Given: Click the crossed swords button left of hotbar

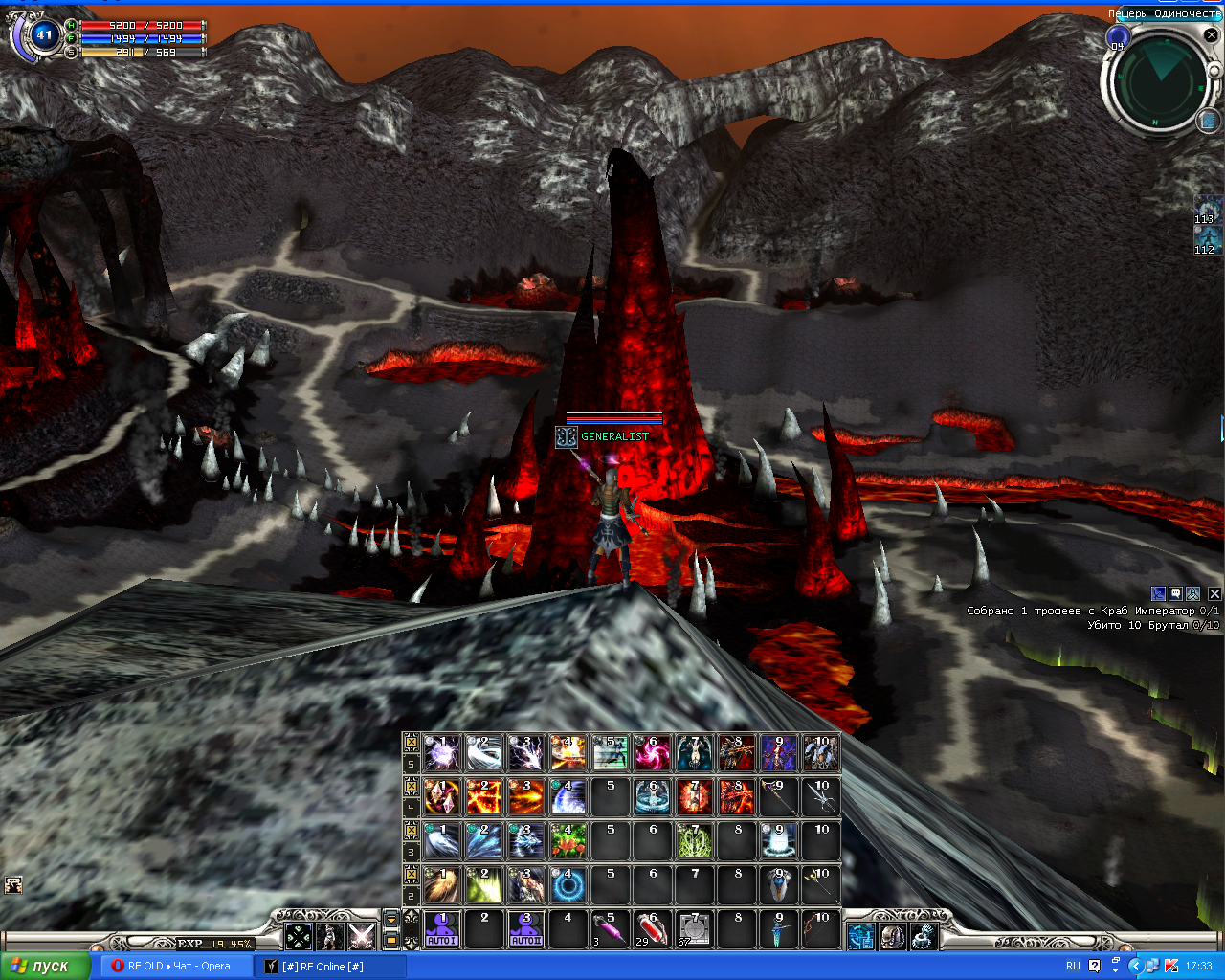Looking at the screenshot, I should tap(361, 937).
